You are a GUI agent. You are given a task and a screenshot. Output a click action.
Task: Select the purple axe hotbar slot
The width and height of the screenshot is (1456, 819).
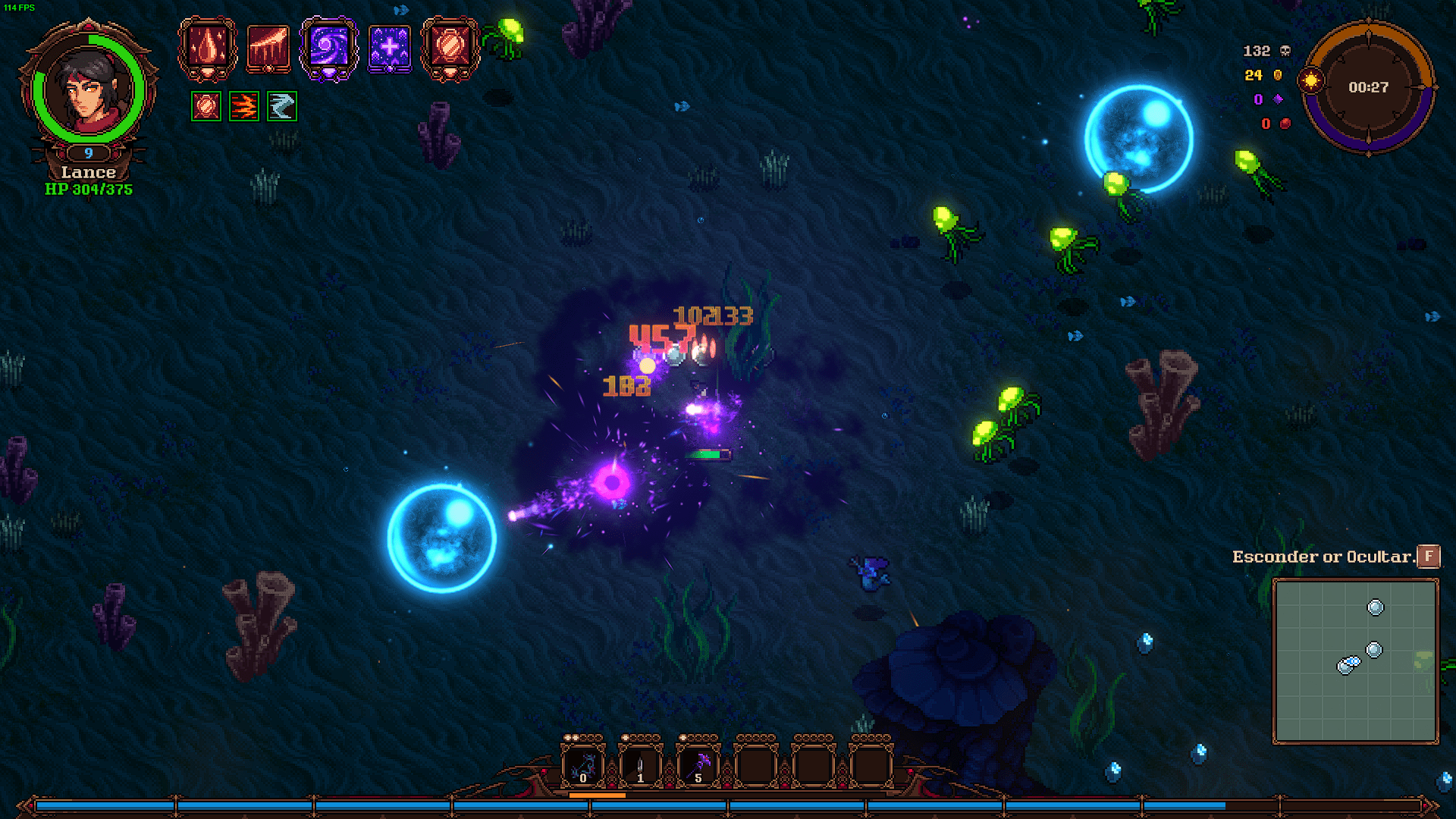[698, 765]
